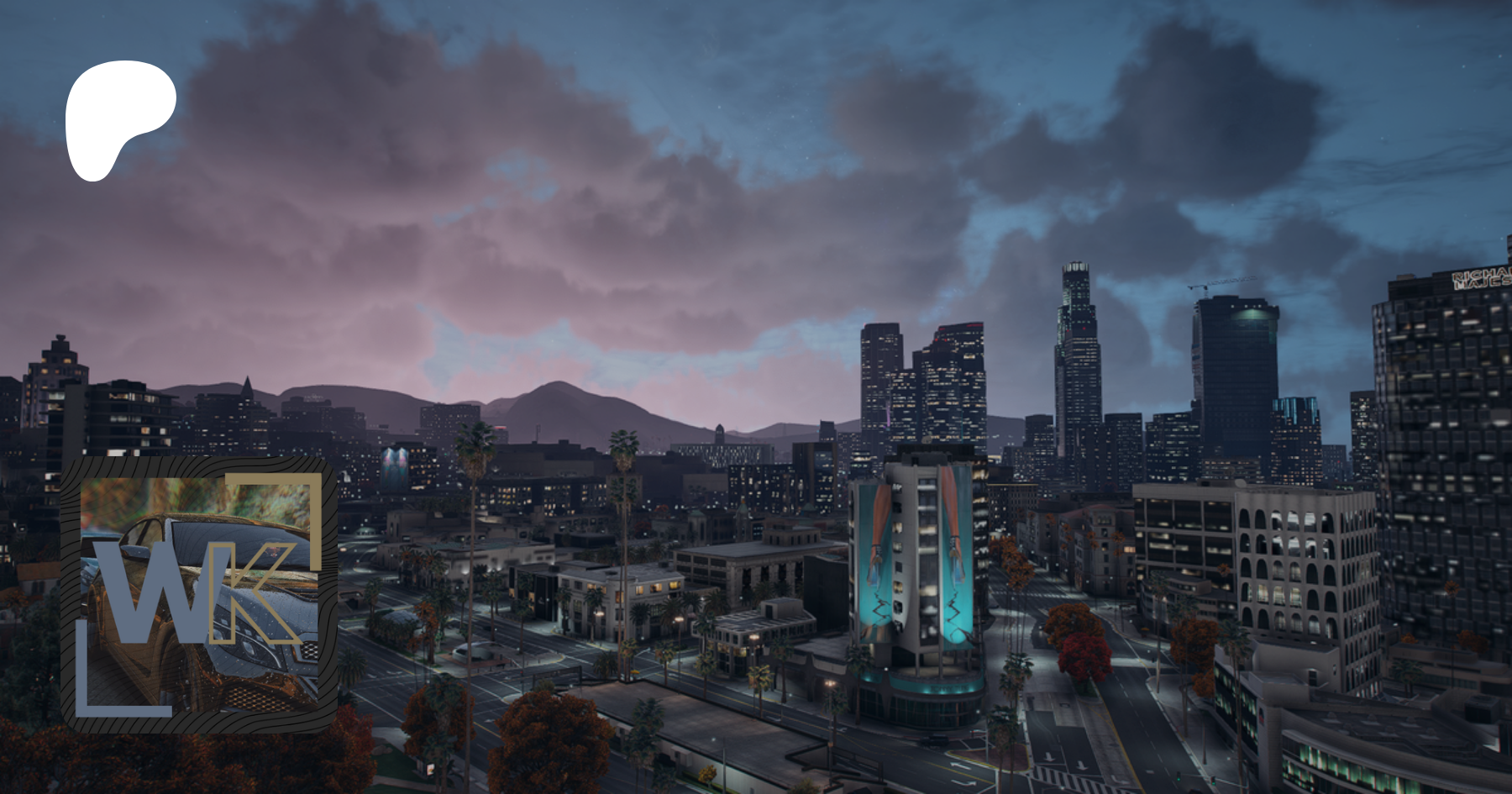Click the white Patreon logo
1512x794 pixels.
click(118, 119)
